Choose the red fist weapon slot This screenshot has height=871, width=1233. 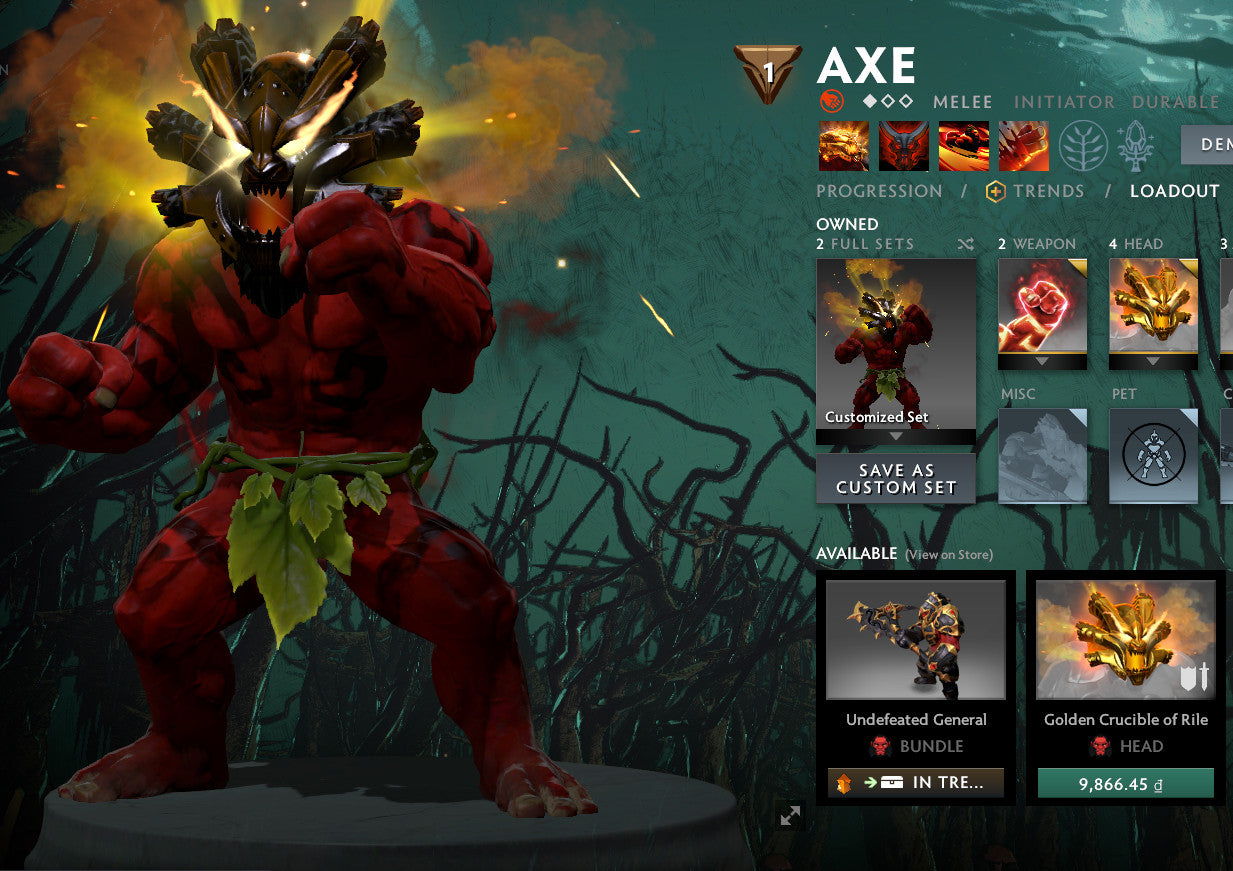pos(1042,307)
